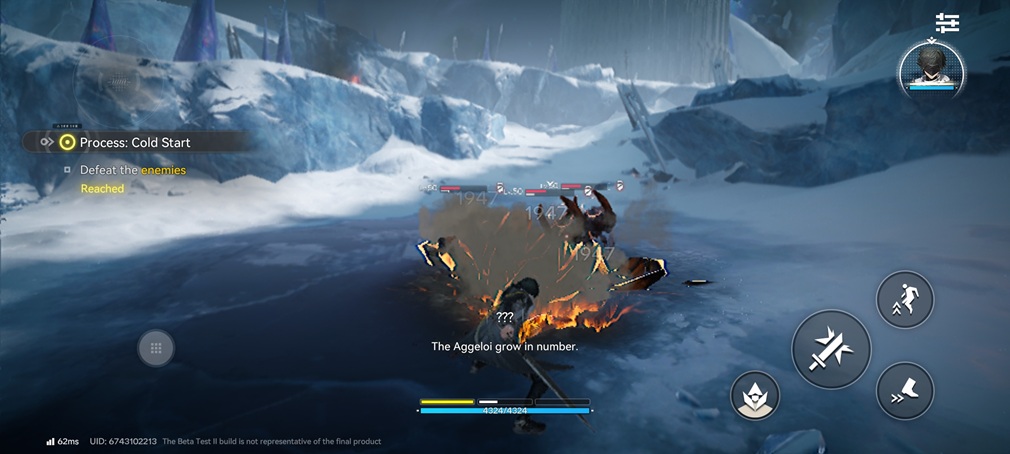Trigger the hooded character skill button
This screenshot has width=1010, height=454.
tap(755, 395)
